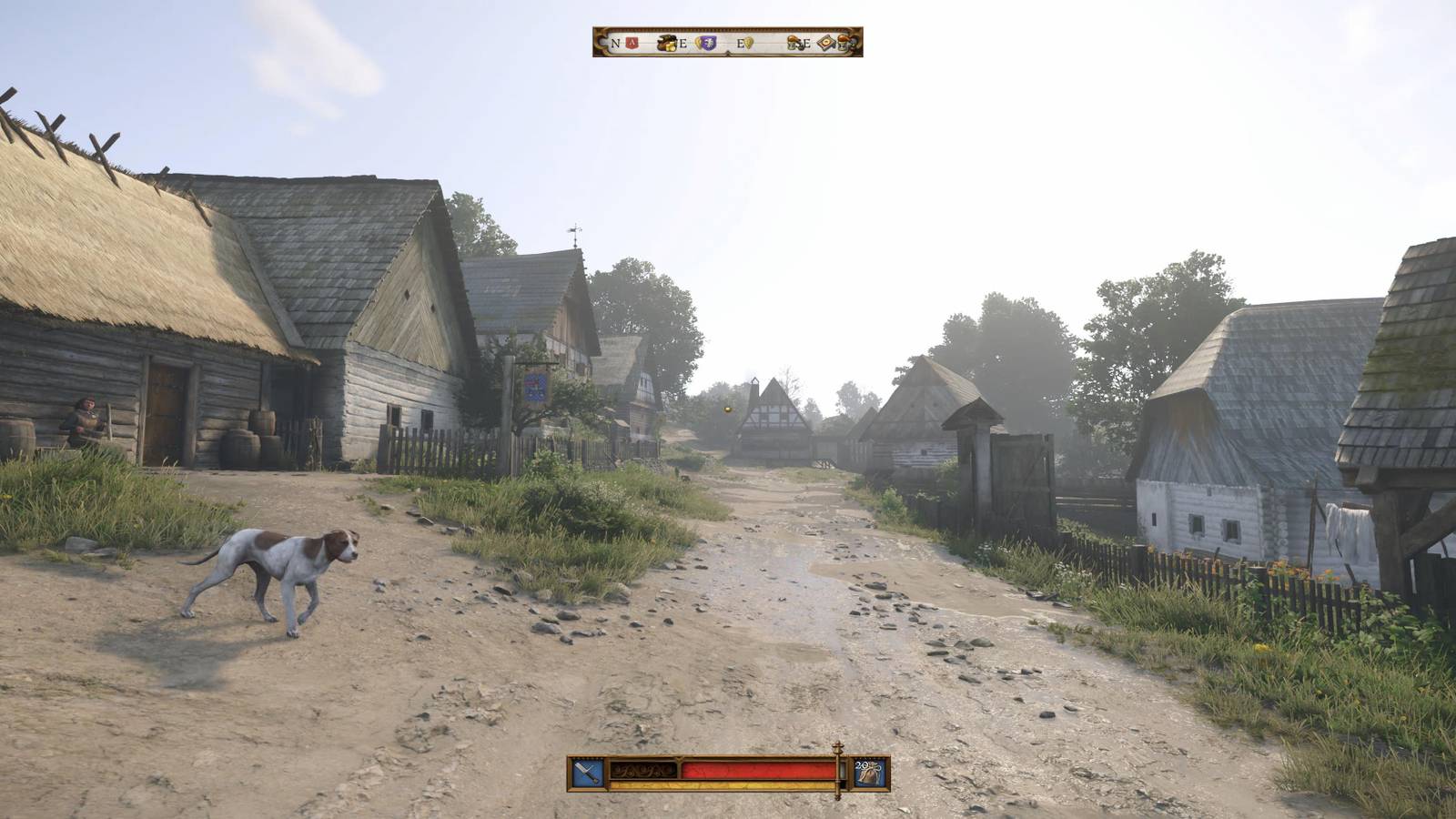Click the purple quest shield marker on the compass
Viewport: 1456px width, 819px height.
pyautogui.click(x=707, y=43)
